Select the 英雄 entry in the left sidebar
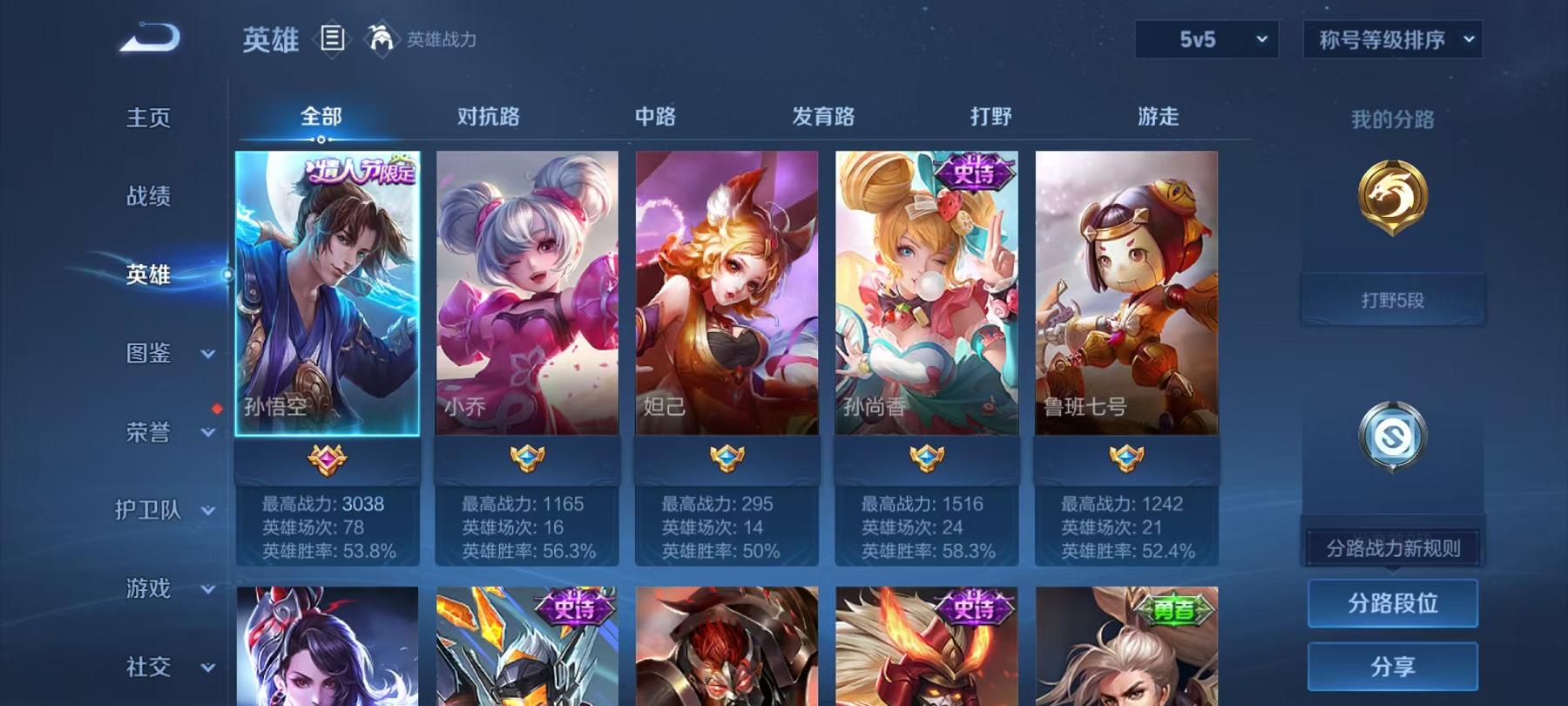The width and height of the screenshot is (1568, 706). point(148,274)
